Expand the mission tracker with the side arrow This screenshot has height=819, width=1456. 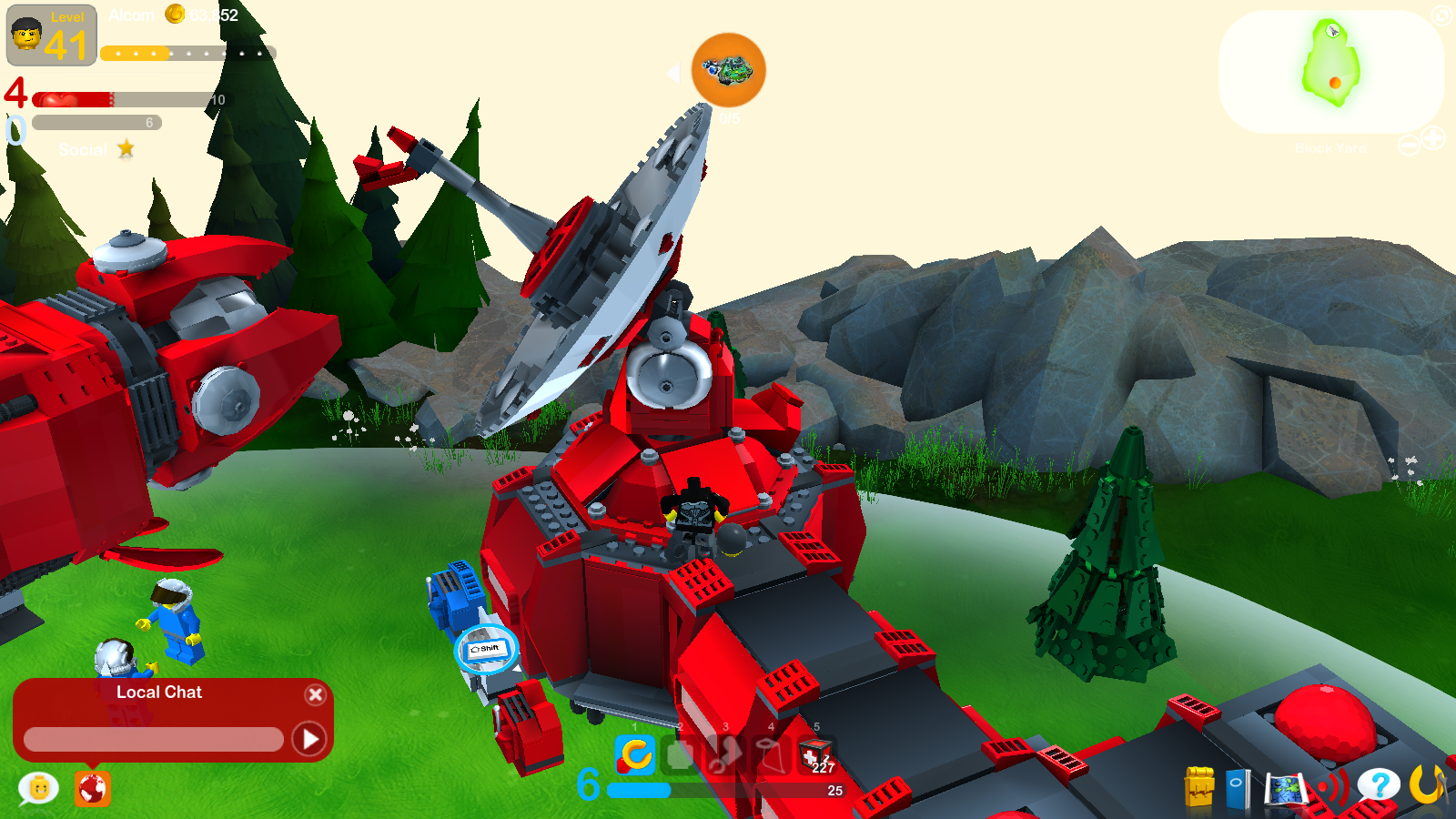pyautogui.click(x=673, y=74)
